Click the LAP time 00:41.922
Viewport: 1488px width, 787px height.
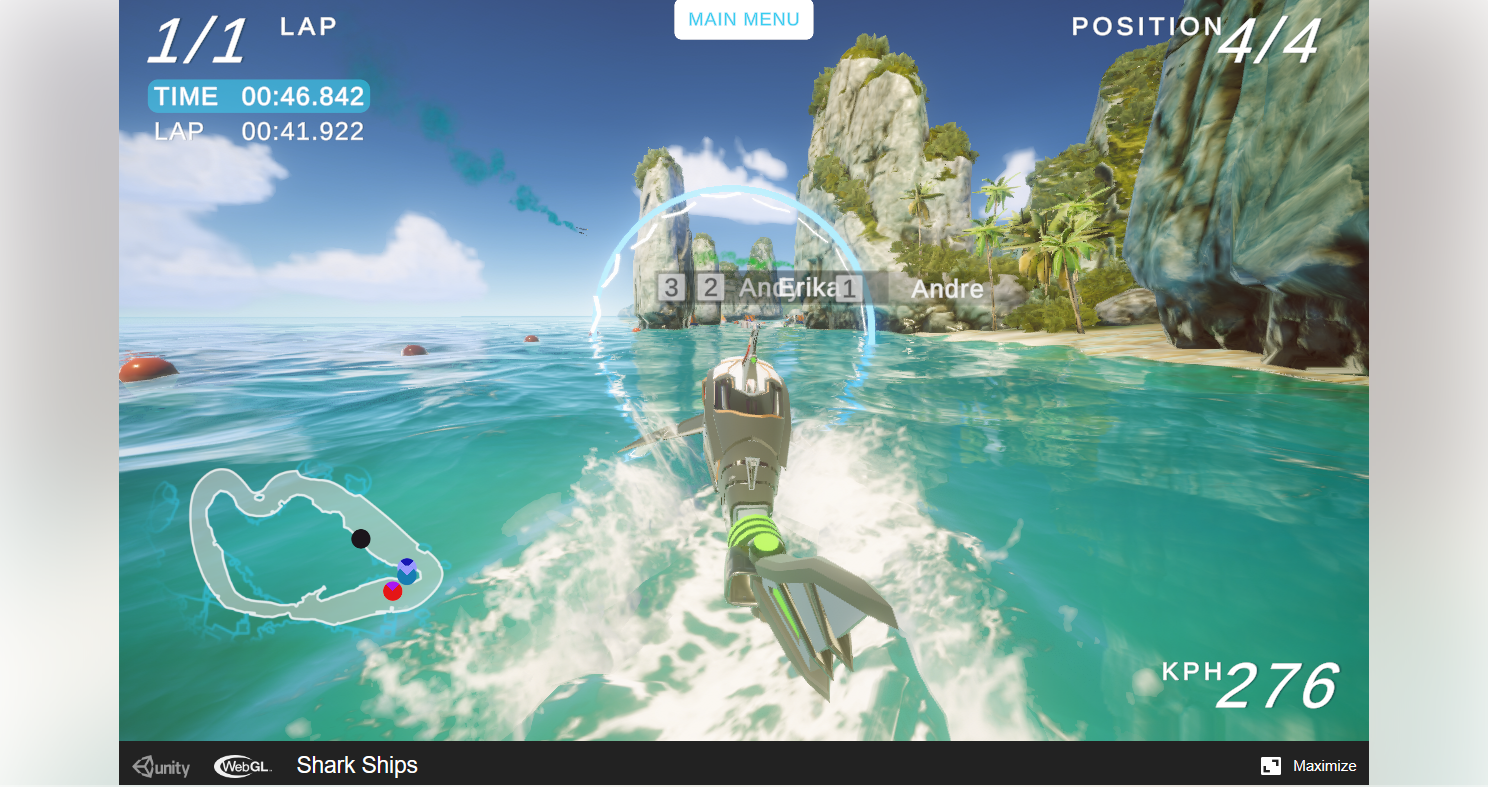pos(260,131)
